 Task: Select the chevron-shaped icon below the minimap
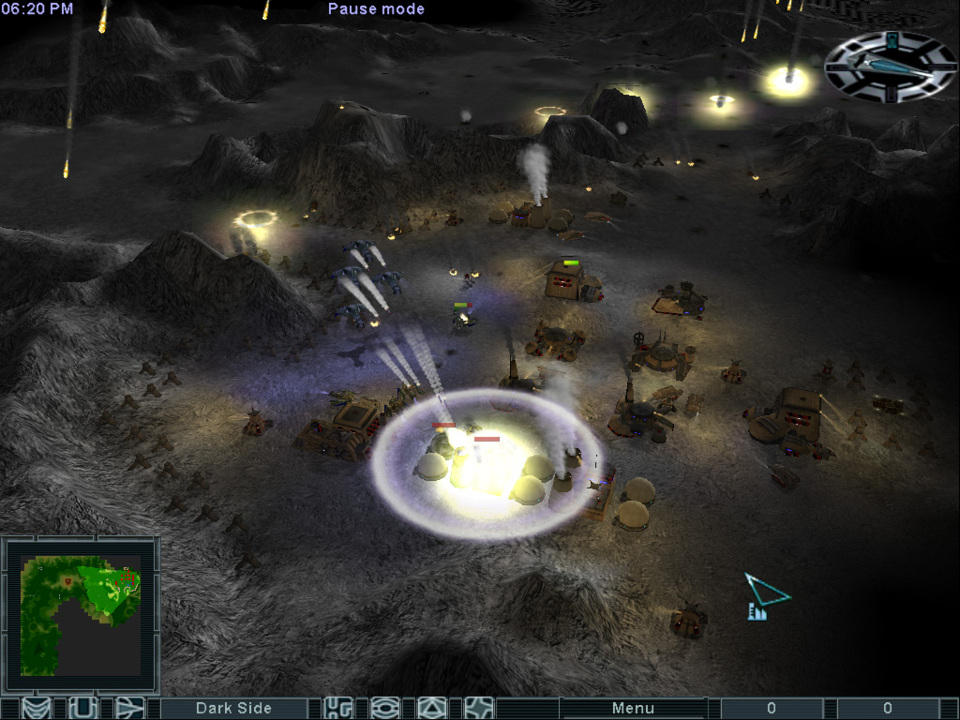pos(36,708)
